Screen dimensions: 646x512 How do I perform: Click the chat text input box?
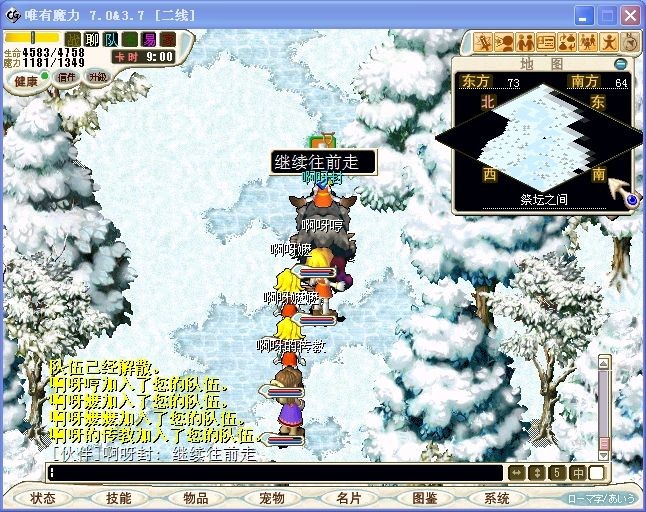275,473
